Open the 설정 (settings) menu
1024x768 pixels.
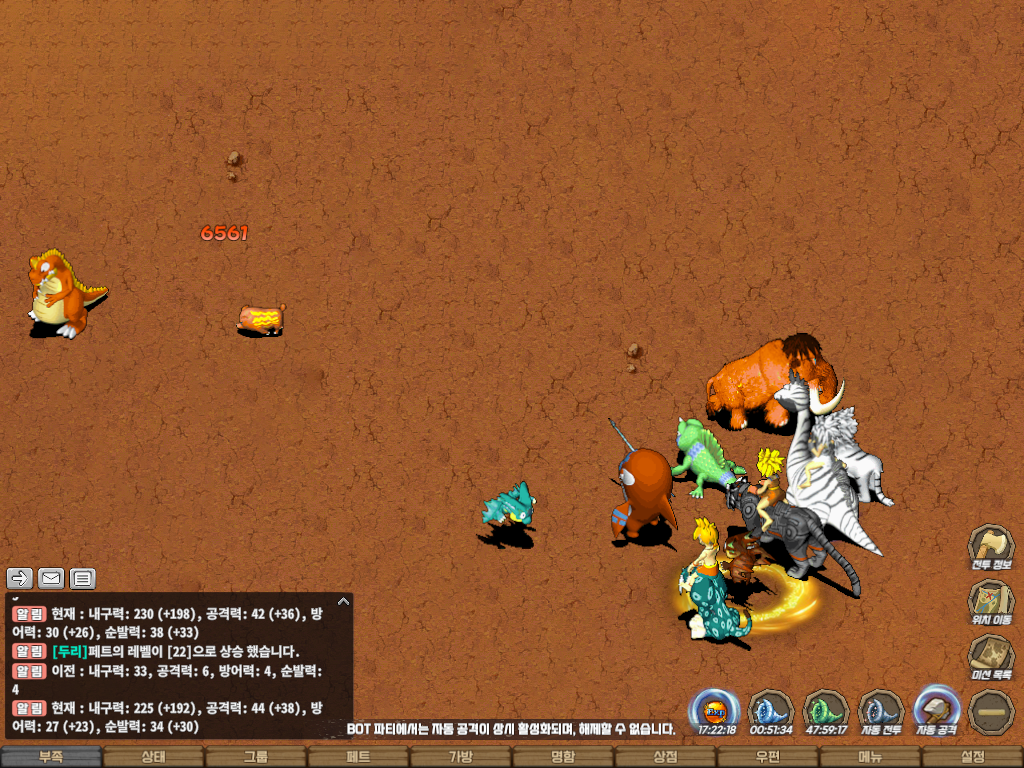tap(972, 757)
